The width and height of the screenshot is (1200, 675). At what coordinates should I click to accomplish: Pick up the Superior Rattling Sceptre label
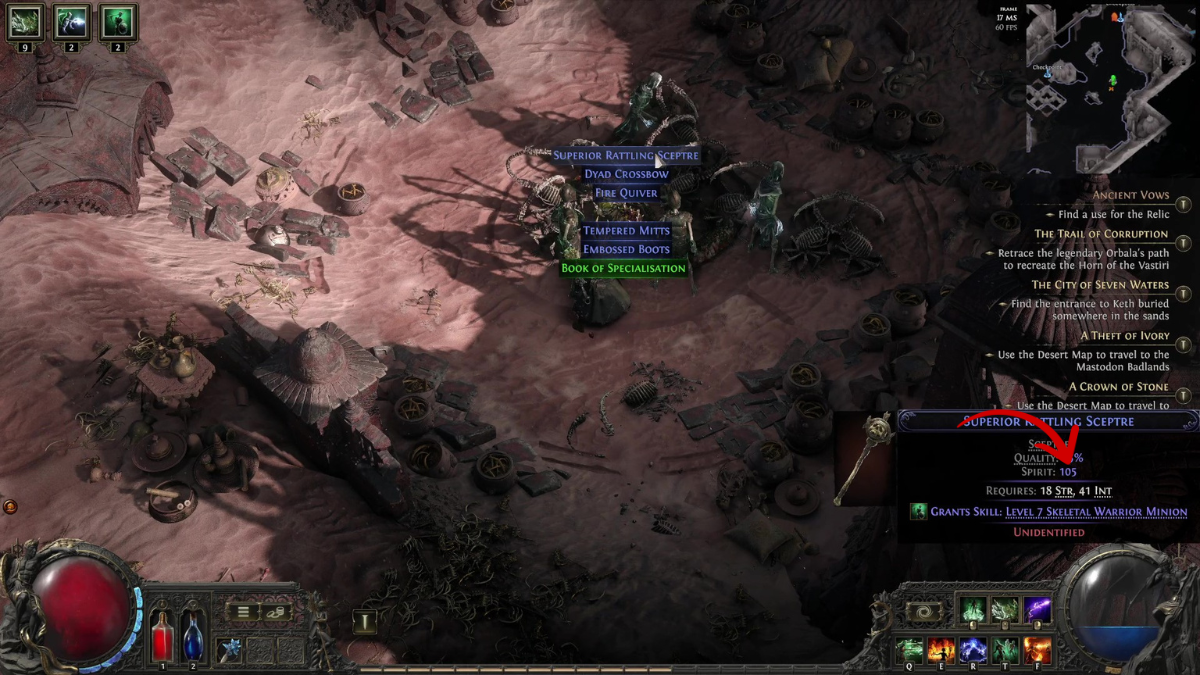click(x=626, y=156)
